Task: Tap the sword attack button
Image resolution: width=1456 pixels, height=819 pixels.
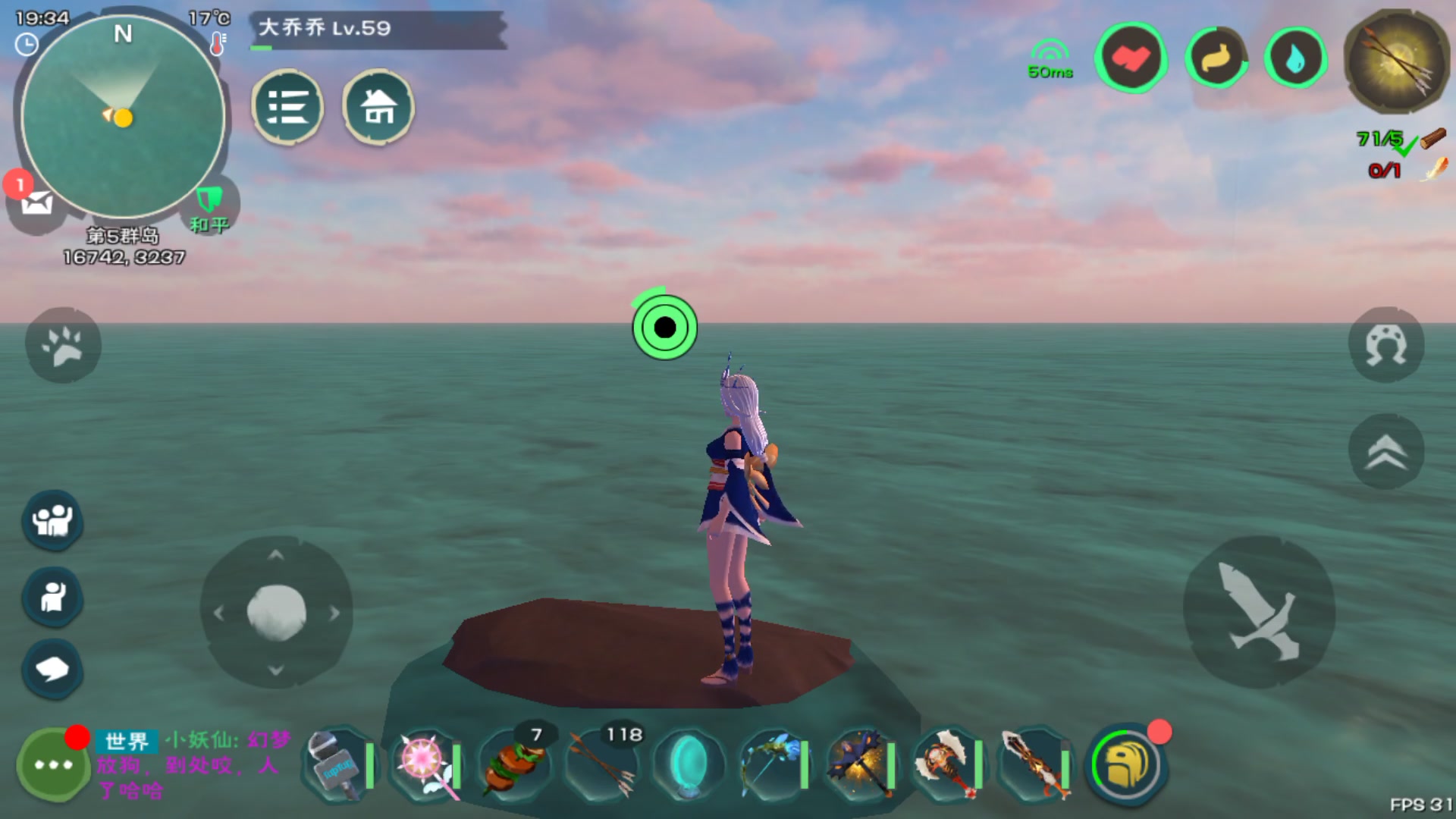Action: 1259,612
